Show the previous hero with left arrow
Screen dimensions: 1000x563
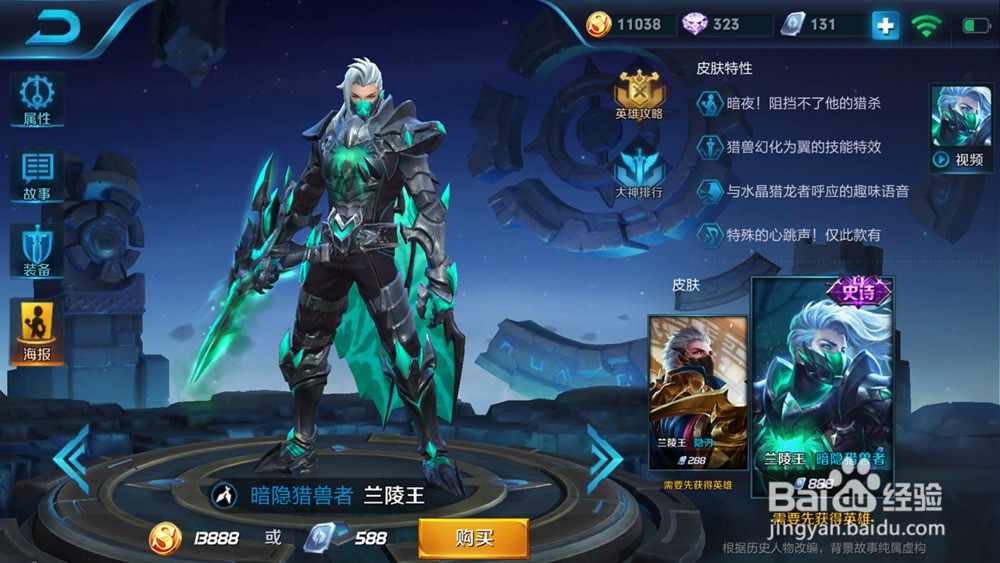point(71,458)
